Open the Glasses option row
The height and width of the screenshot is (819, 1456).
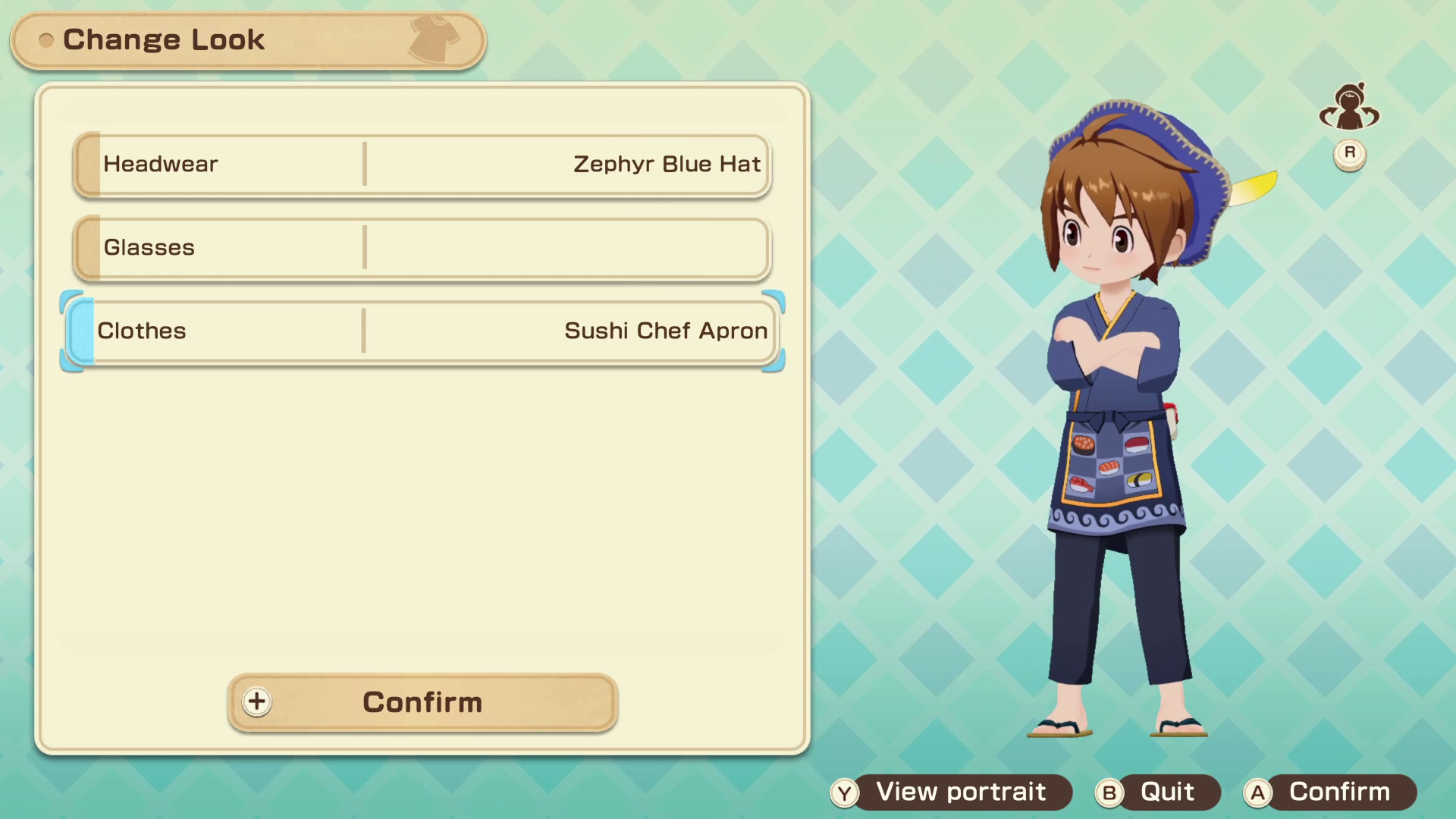coord(422,248)
